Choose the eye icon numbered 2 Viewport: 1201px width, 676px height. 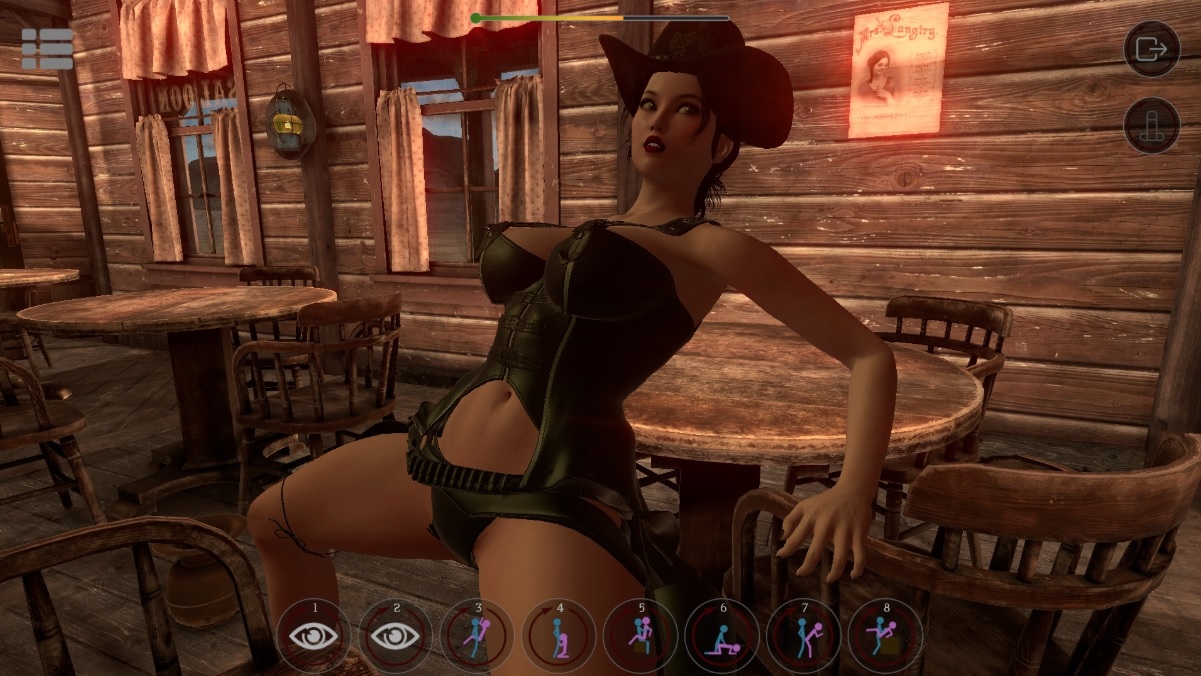tap(396, 636)
